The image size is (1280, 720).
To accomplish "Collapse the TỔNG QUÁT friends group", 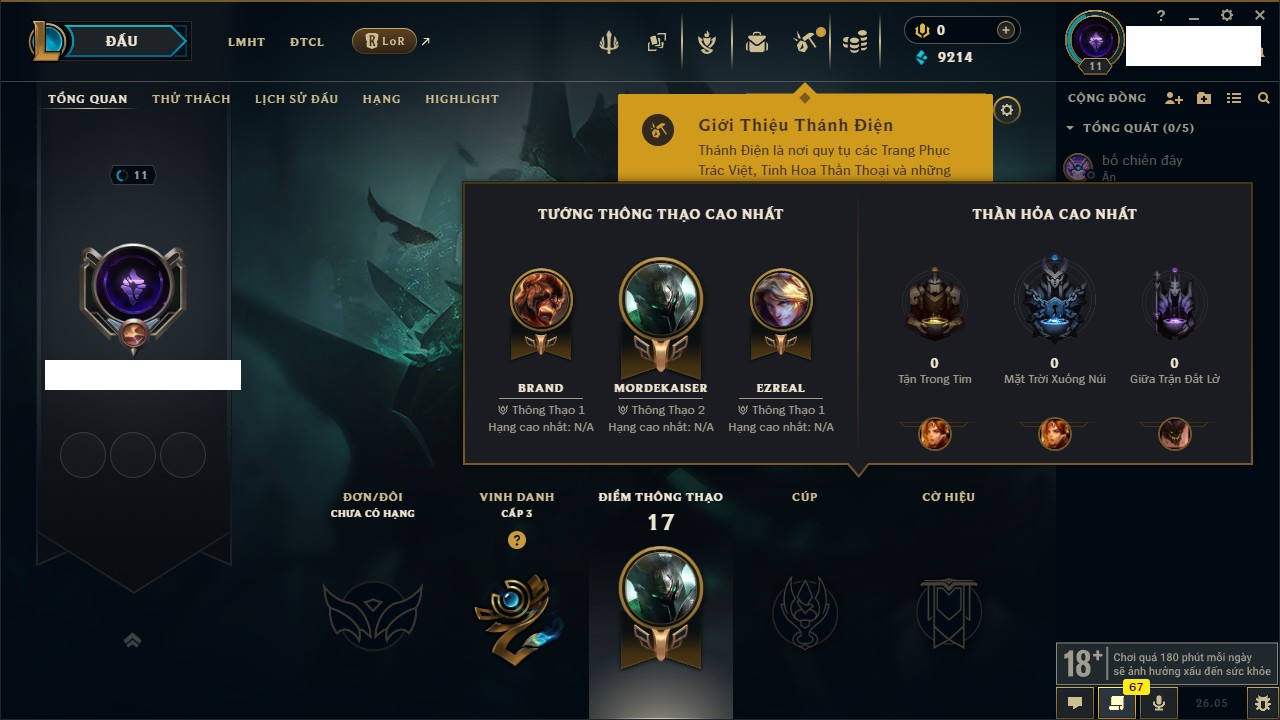I will tap(1070, 128).
